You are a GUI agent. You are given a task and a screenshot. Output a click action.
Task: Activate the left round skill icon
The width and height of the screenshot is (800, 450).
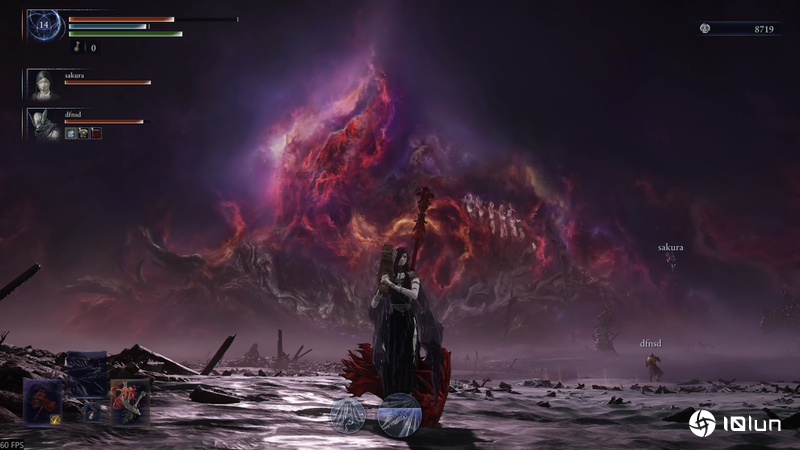(x=348, y=414)
